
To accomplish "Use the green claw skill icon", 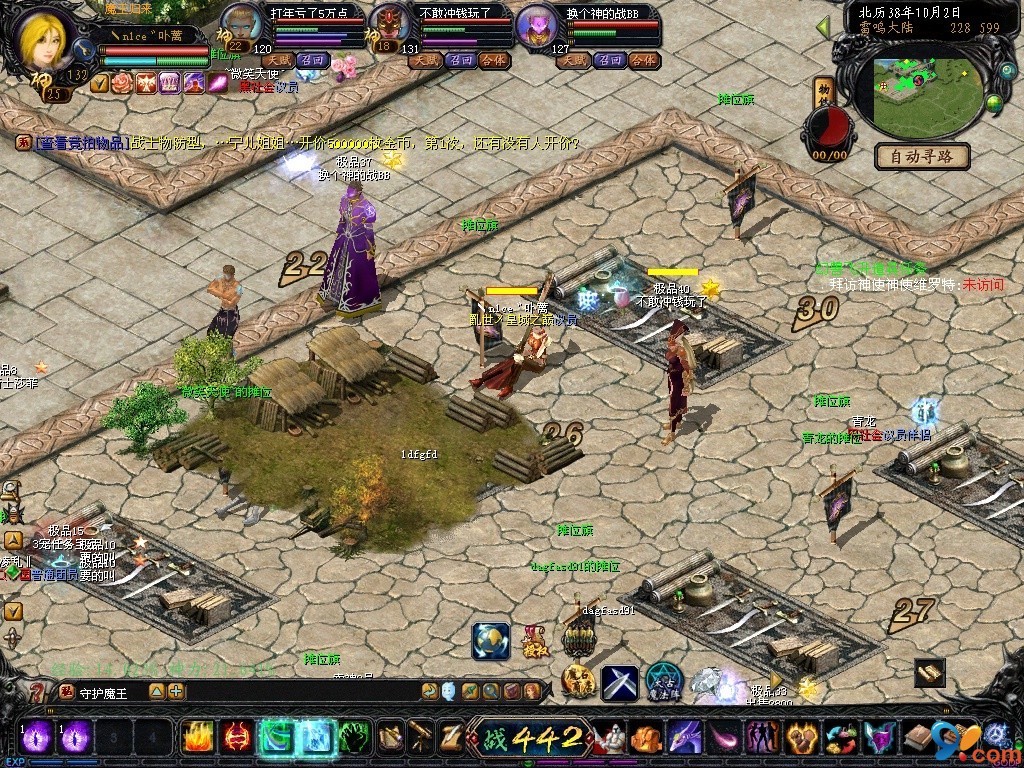I will point(353,738).
